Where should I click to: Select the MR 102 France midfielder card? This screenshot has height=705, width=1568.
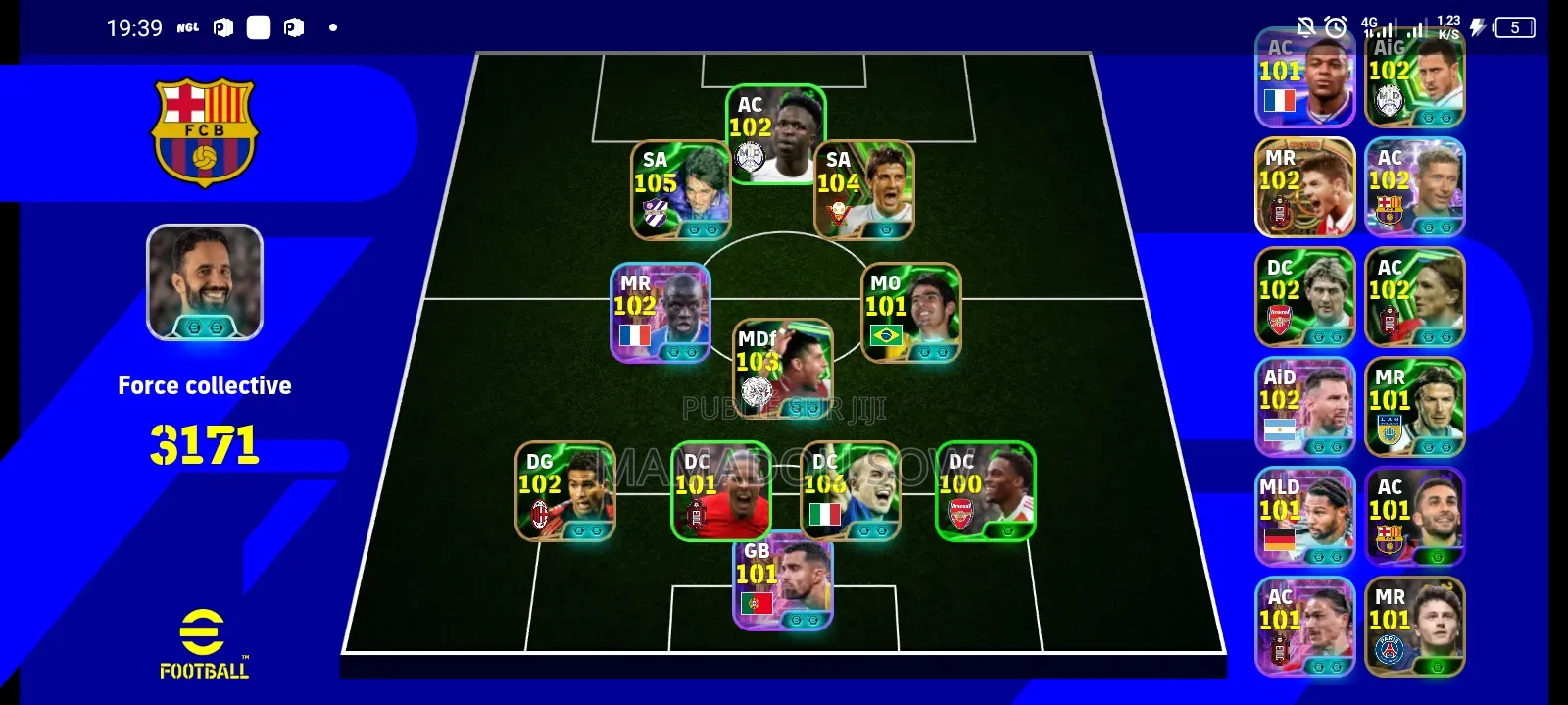point(660,313)
